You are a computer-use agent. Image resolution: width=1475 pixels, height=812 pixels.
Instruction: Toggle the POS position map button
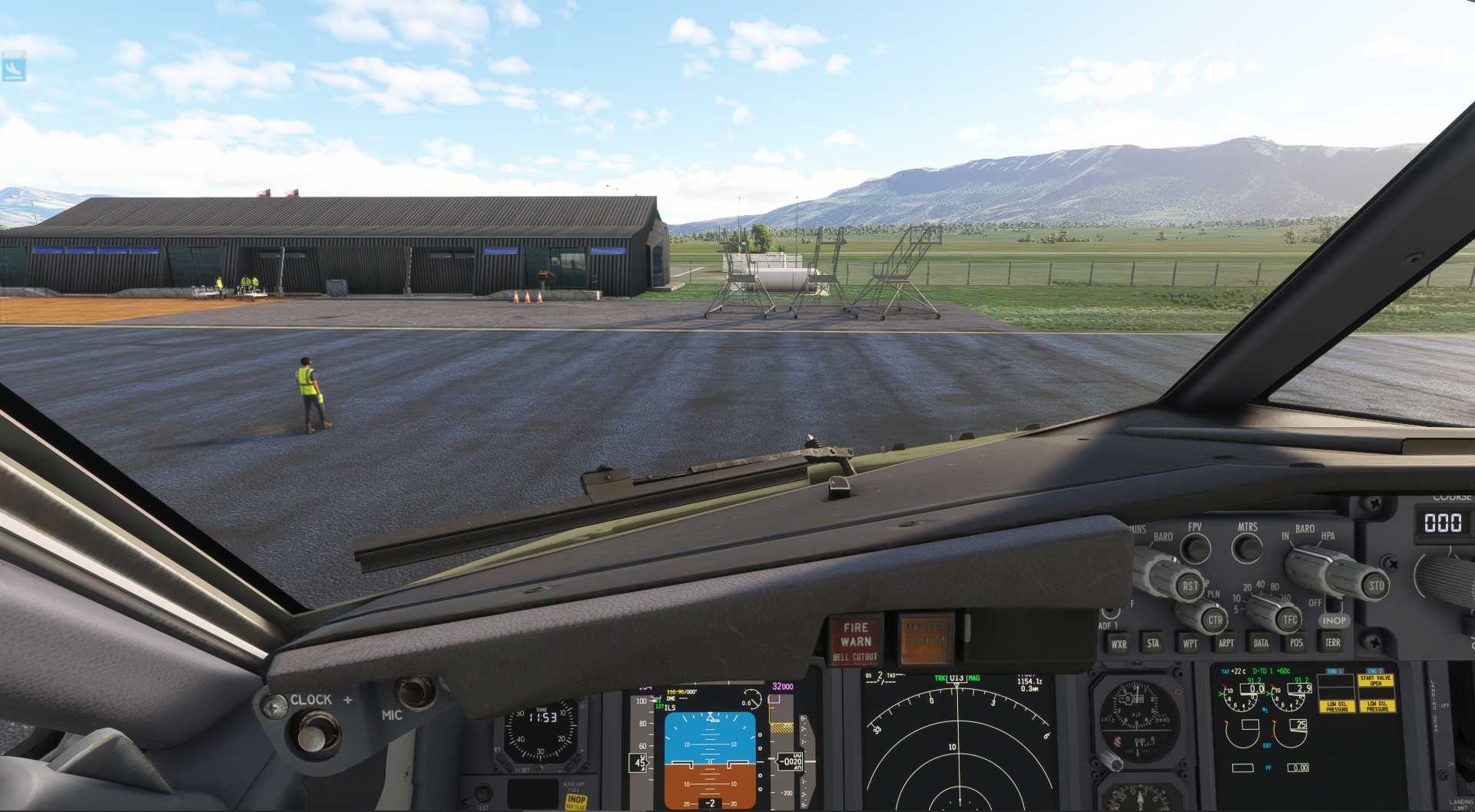click(x=1297, y=644)
